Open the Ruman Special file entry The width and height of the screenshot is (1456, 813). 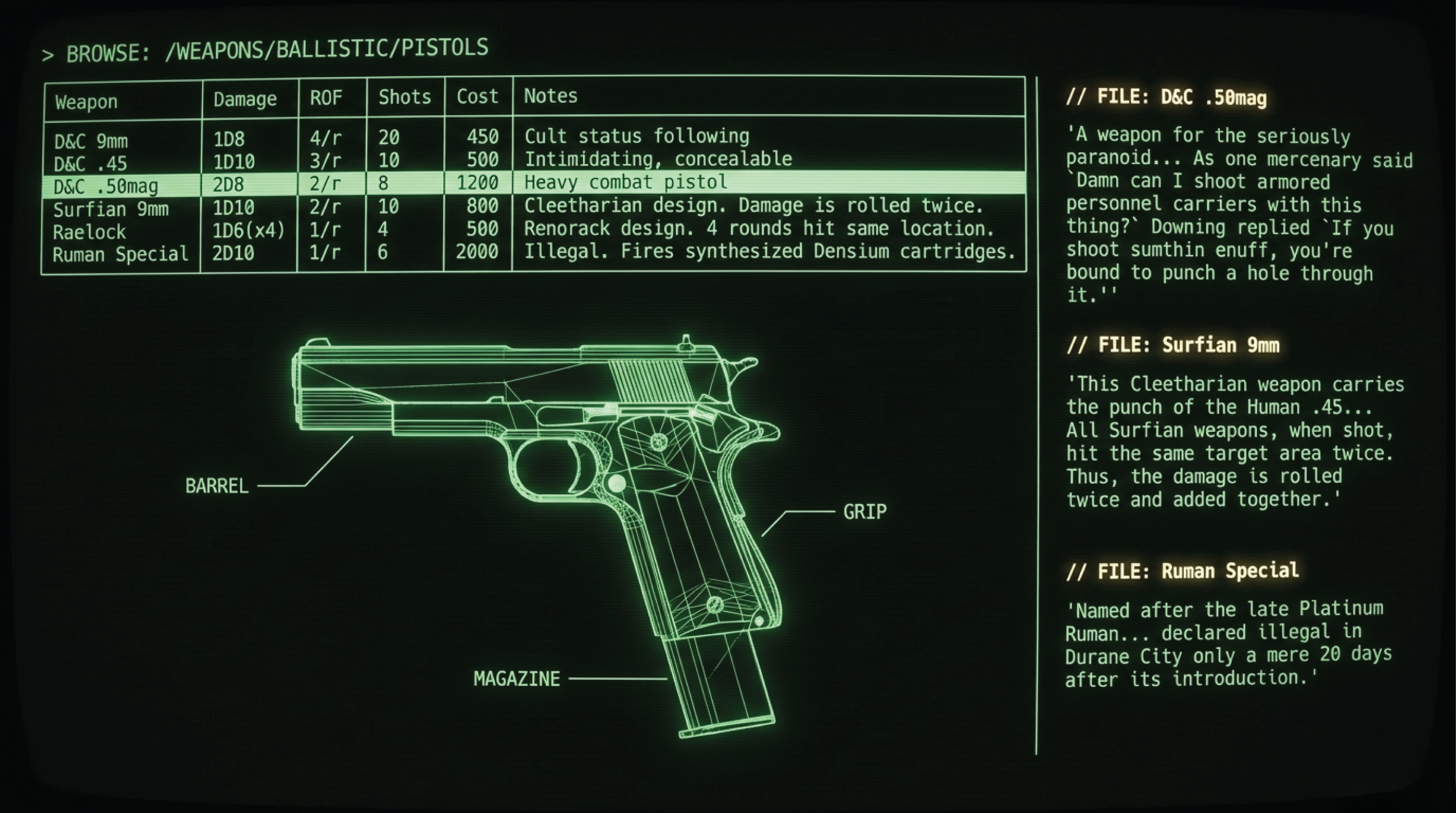1182,571
